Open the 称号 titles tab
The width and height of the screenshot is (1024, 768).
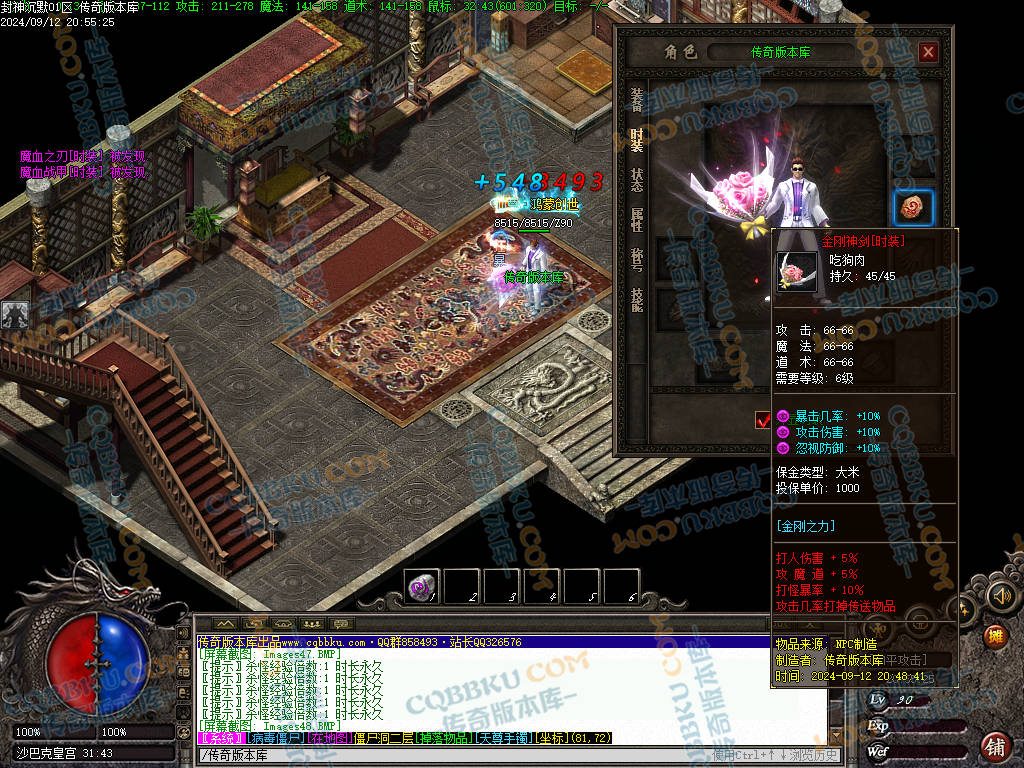click(x=636, y=260)
